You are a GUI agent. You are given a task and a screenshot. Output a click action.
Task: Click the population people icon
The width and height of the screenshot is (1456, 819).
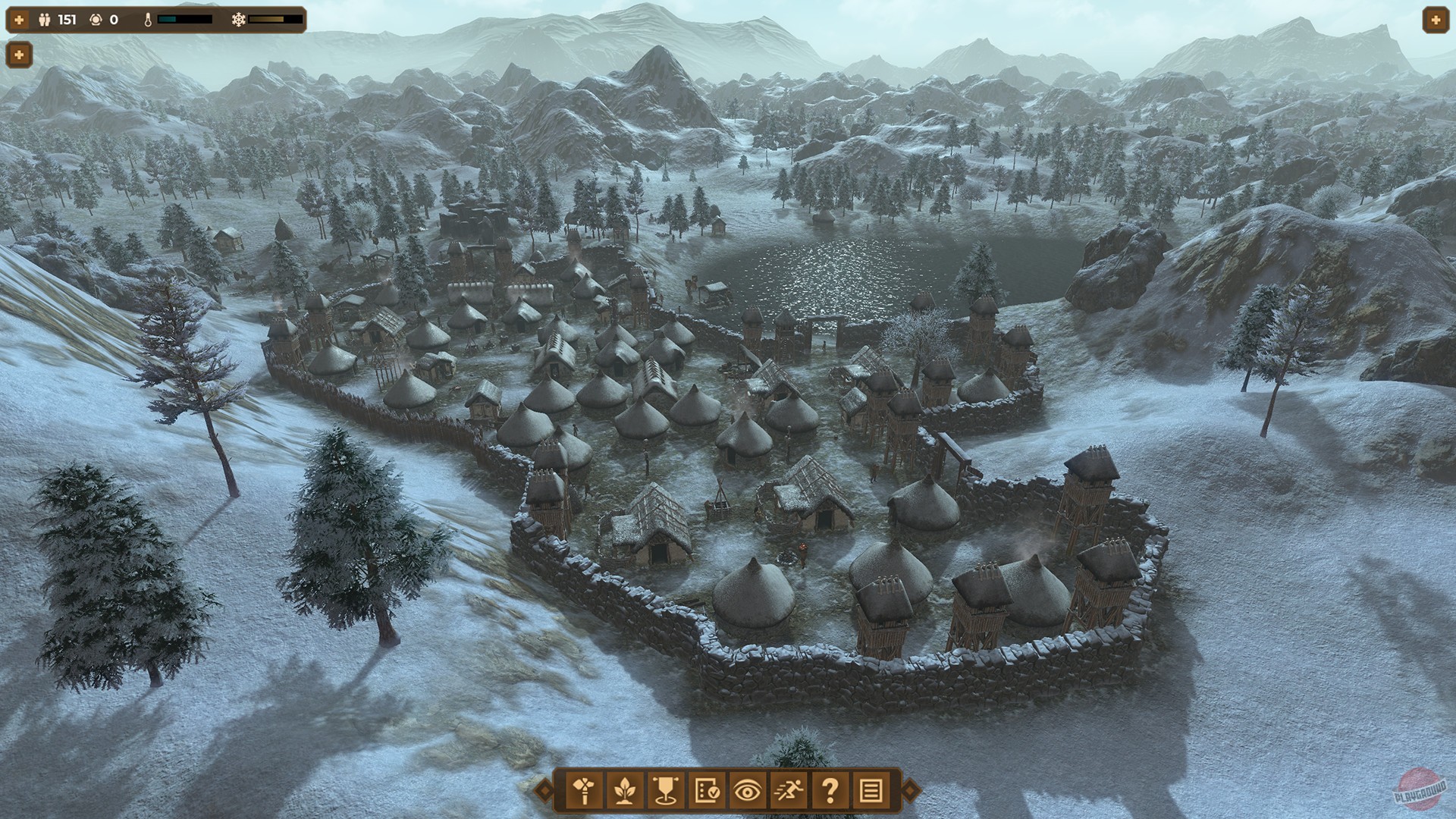click(44, 20)
